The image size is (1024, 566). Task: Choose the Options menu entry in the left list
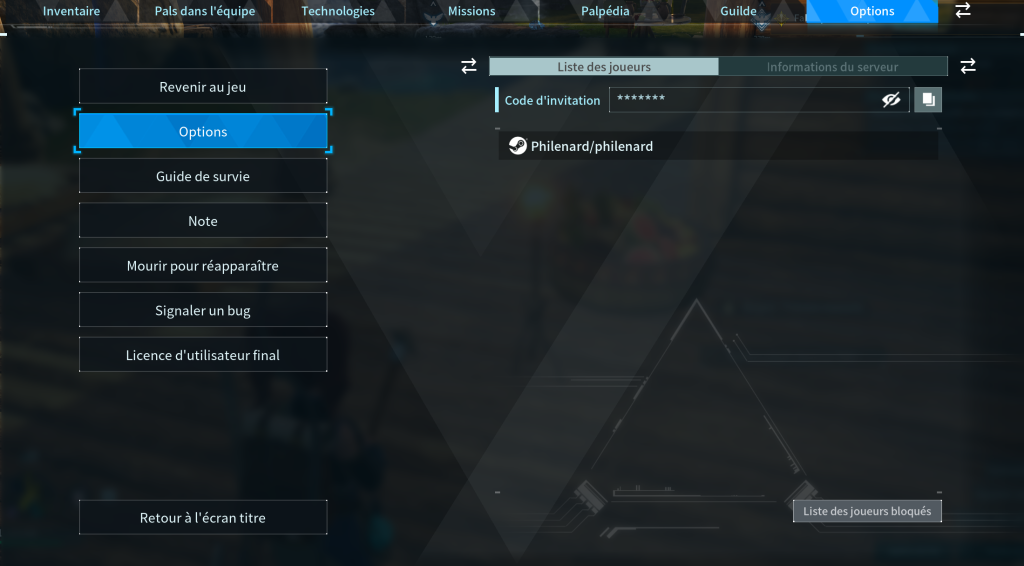point(203,132)
